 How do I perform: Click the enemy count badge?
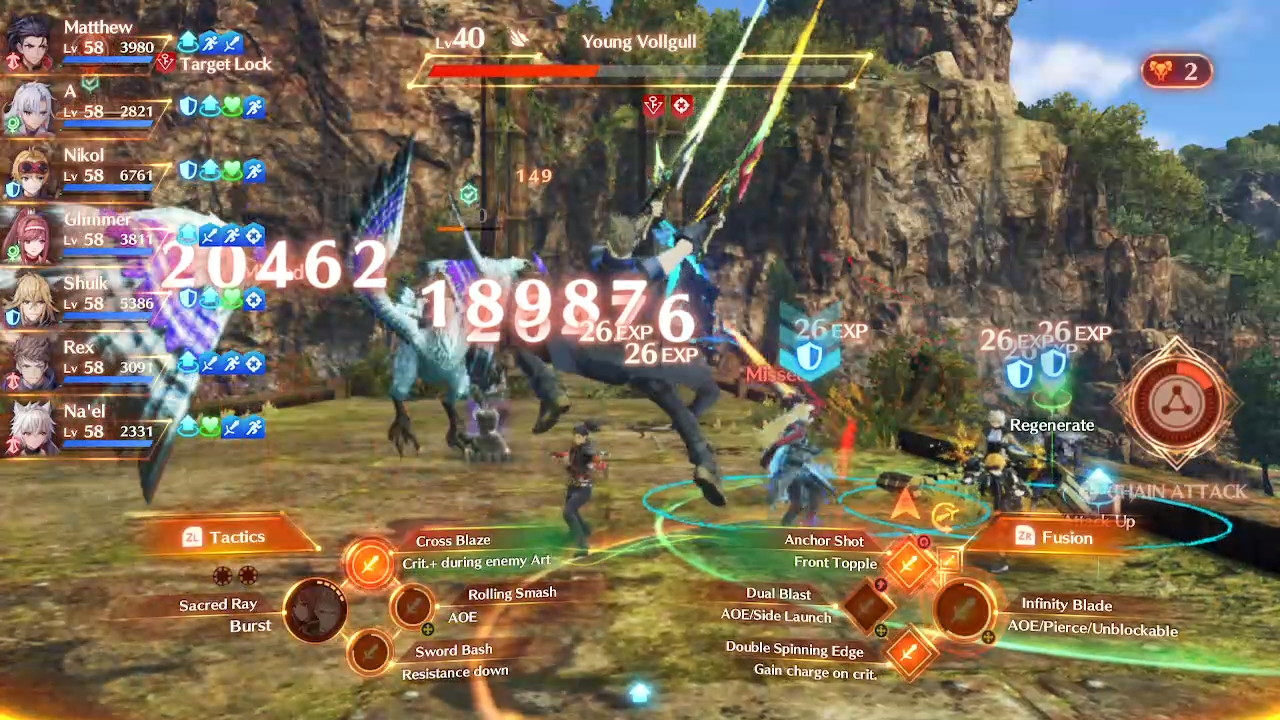click(x=1176, y=71)
